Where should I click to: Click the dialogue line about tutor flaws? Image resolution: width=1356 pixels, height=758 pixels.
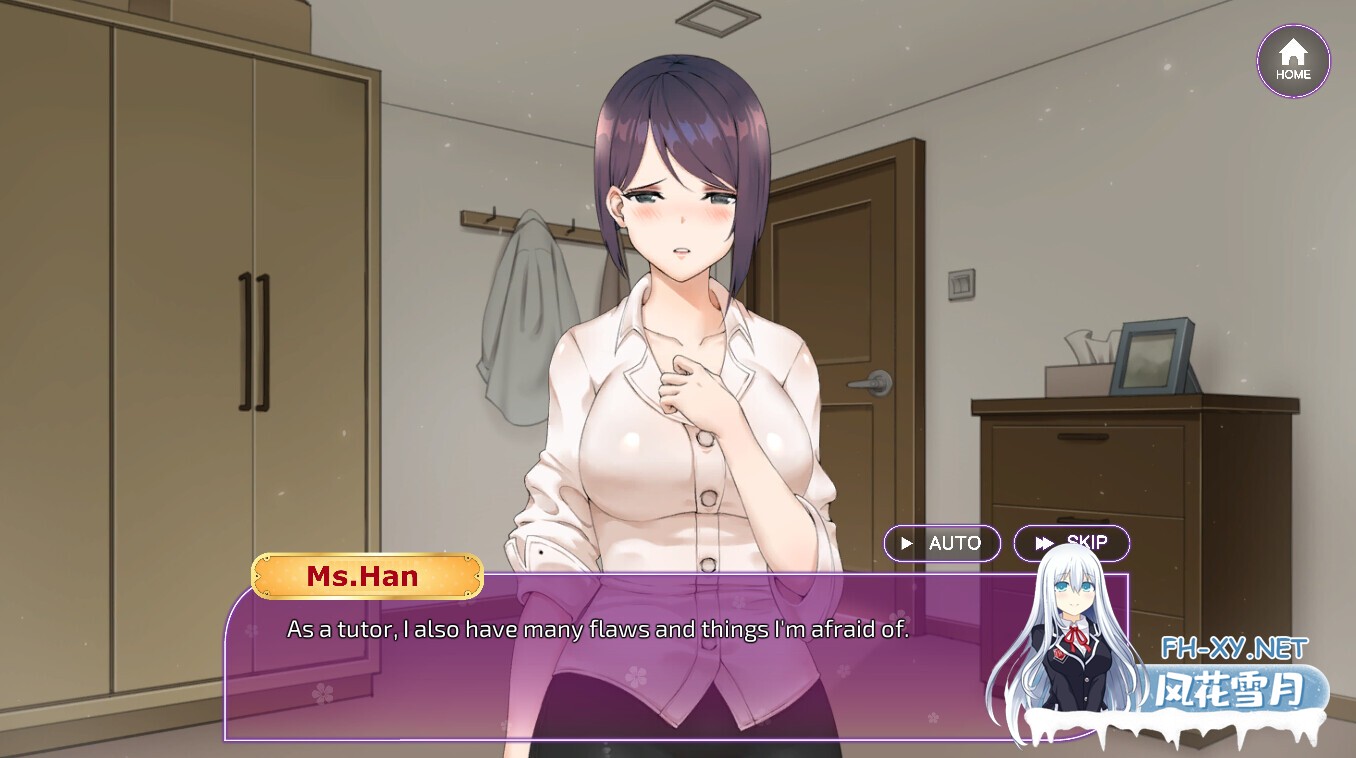(x=598, y=629)
